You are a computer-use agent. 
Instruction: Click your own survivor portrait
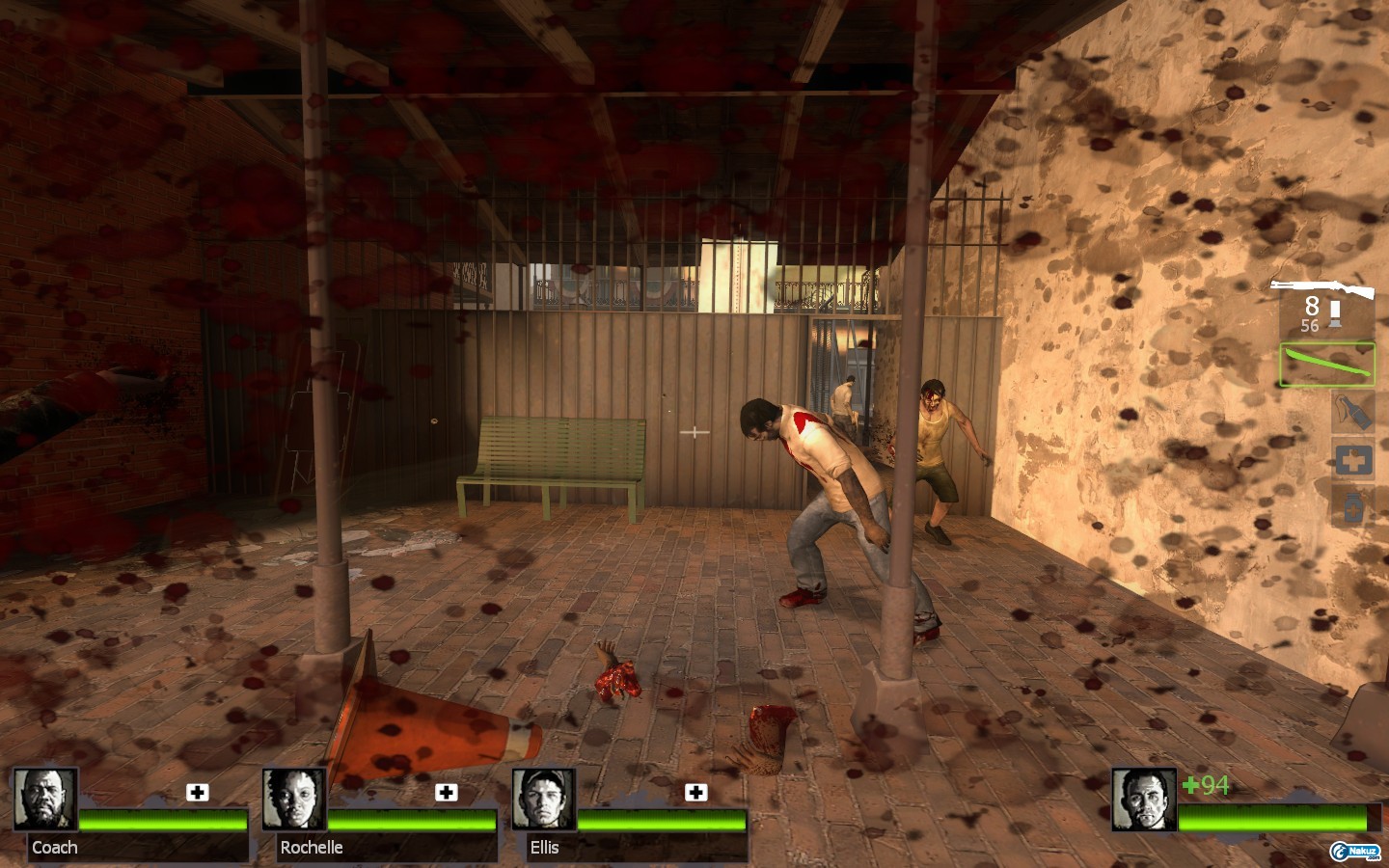point(1144,799)
